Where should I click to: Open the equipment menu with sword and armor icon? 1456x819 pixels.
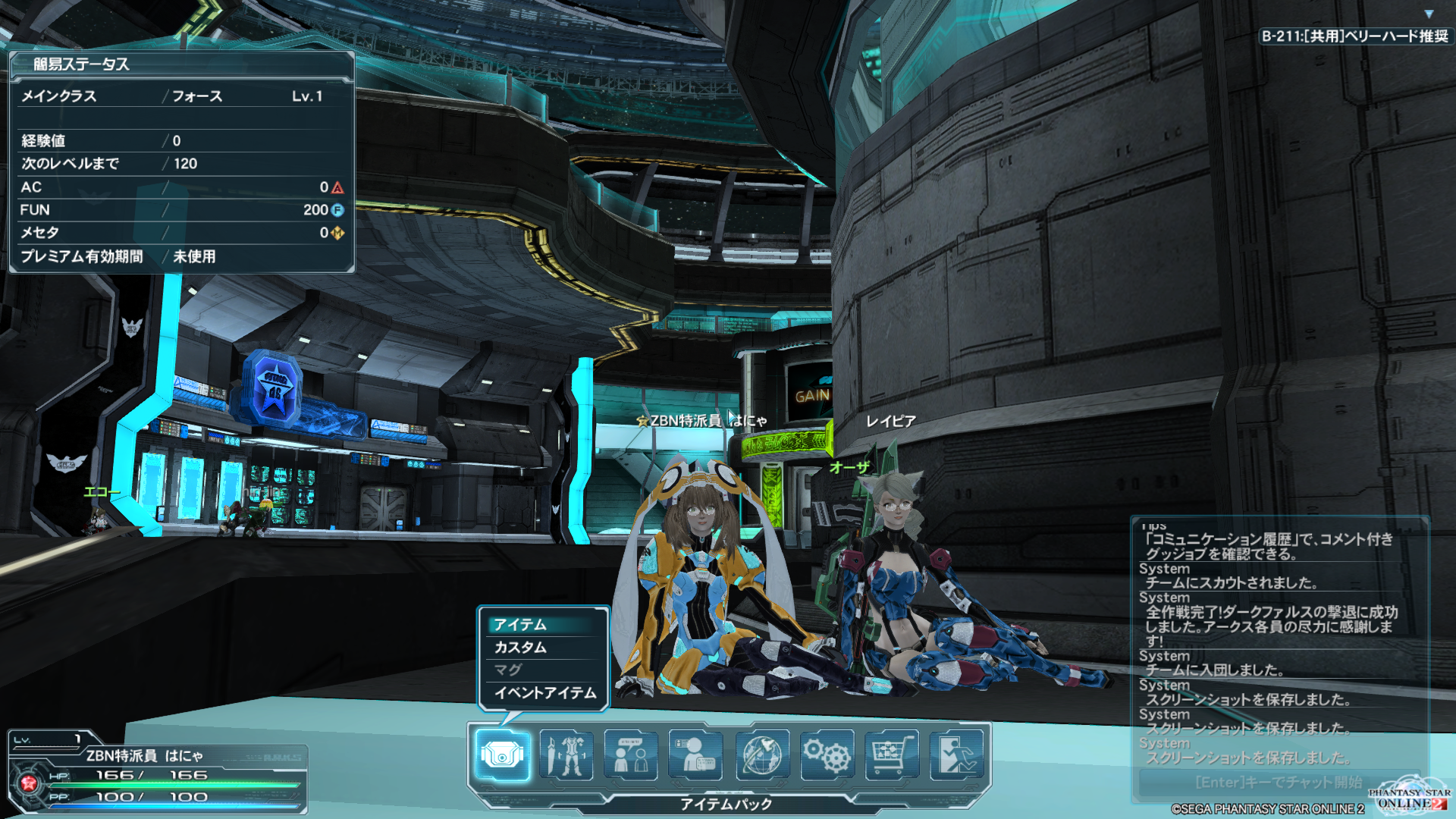pos(566,754)
